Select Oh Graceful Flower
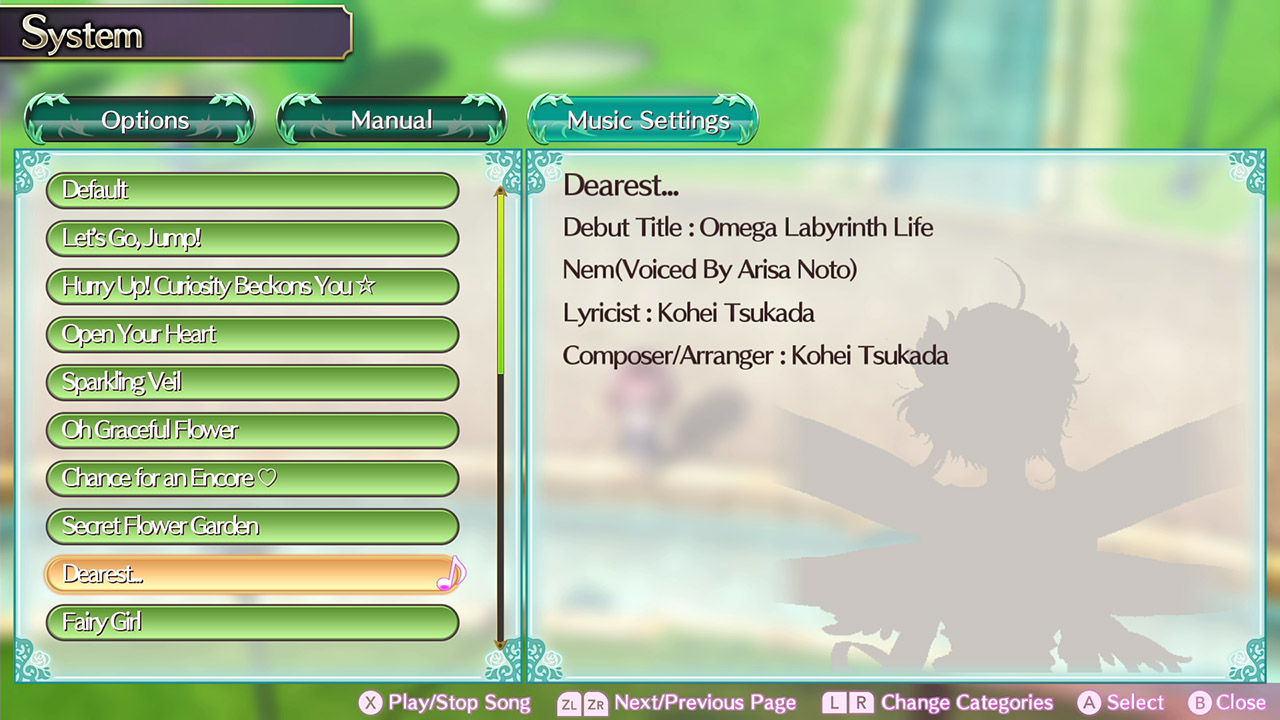This screenshot has height=720, width=1280. pos(252,430)
